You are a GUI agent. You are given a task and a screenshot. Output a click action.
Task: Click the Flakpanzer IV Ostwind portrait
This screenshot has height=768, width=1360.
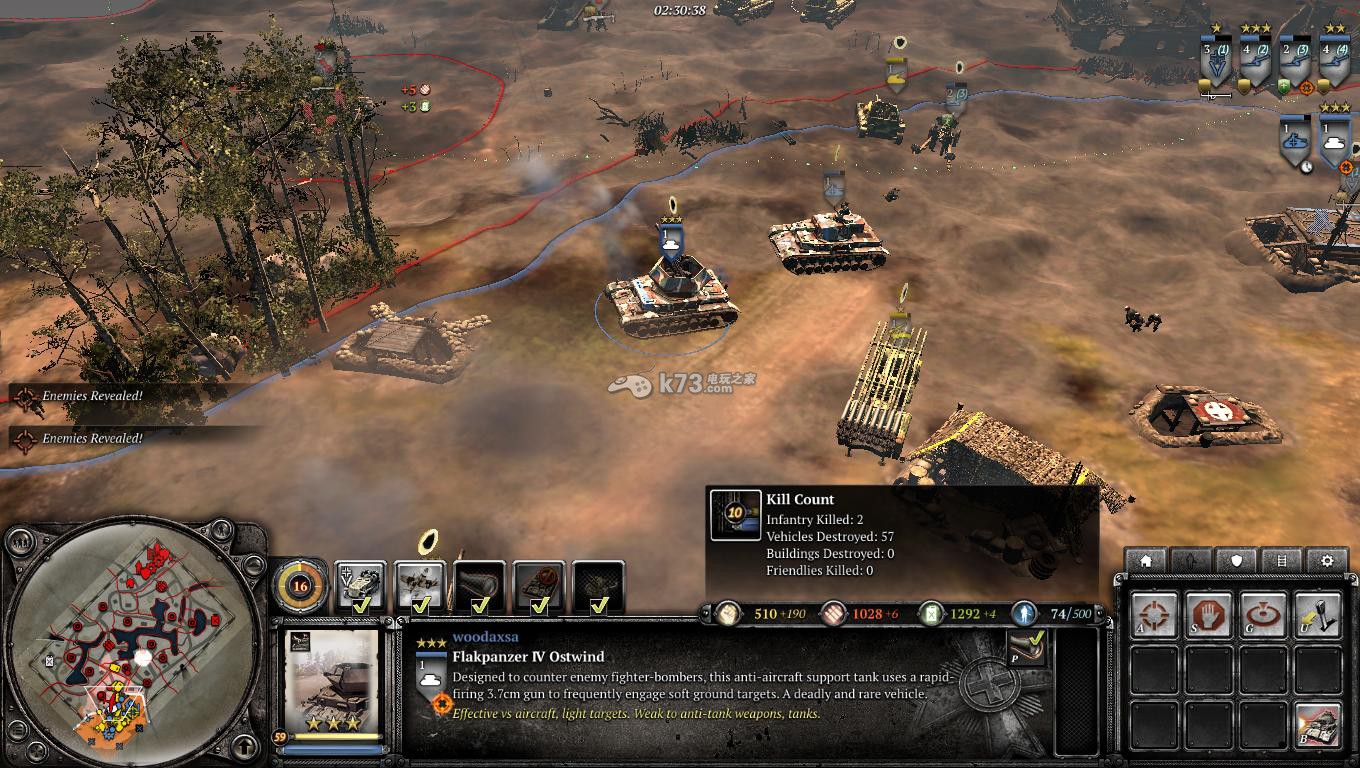click(x=332, y=680)
